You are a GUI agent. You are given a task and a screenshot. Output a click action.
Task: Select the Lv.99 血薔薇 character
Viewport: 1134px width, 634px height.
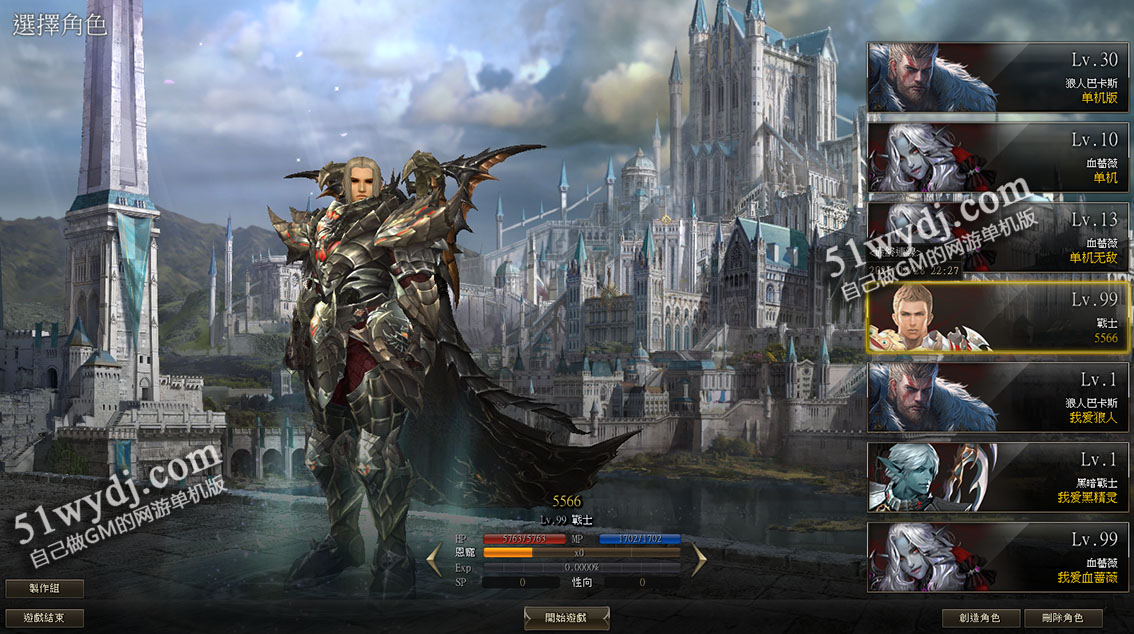coord(997,557)
